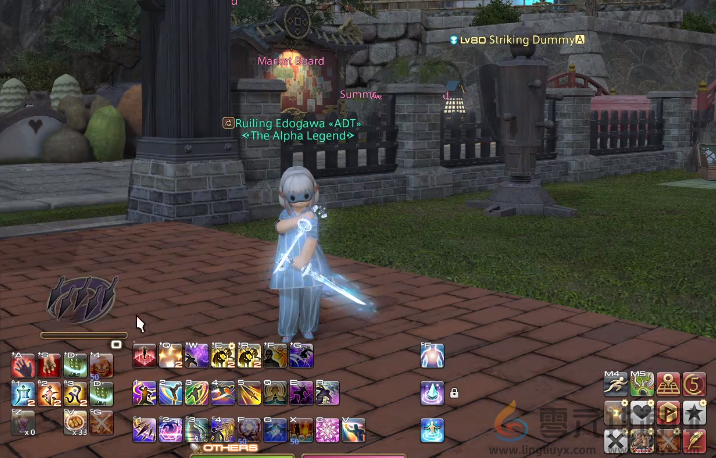This screenshot has height=458, width=716.
Task: Use the green whirlwind kick ability
Action: click(x=197, y=392)
